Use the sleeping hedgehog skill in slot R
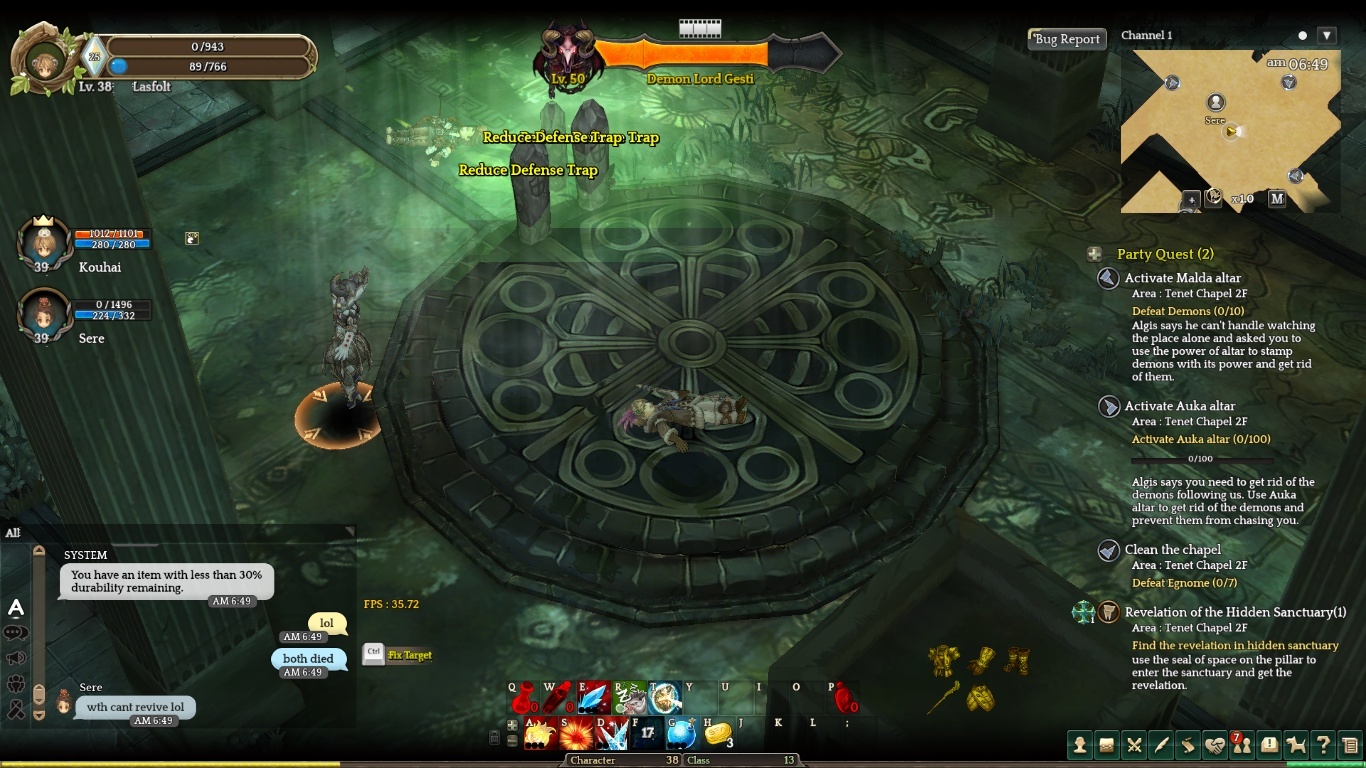Viewport: 1366px width, 768px height. (630, 698)
